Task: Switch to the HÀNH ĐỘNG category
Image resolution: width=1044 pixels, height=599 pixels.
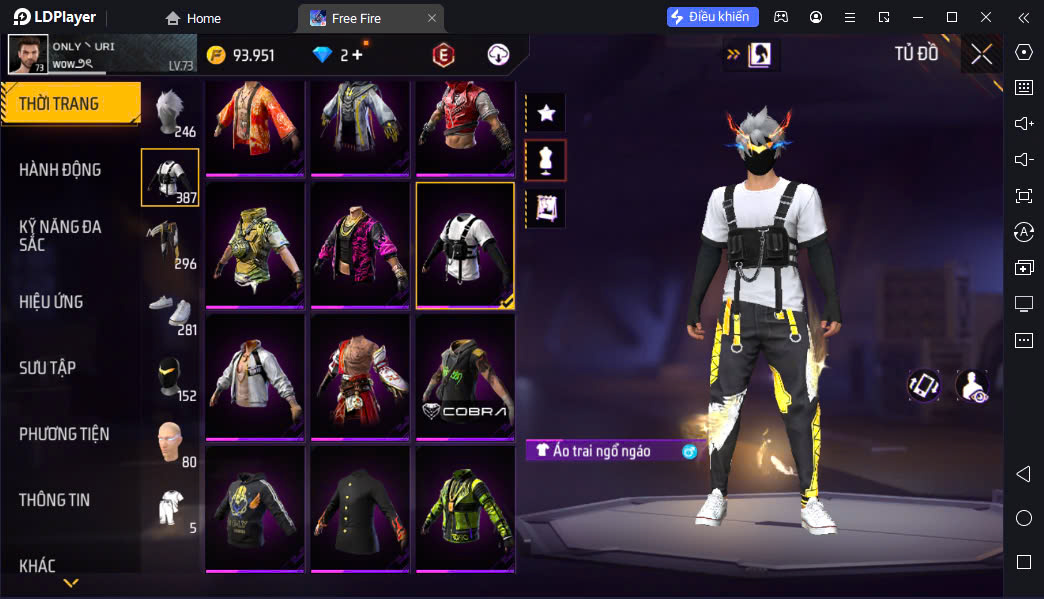Action: pyautogui.click(x=60, y=170)
